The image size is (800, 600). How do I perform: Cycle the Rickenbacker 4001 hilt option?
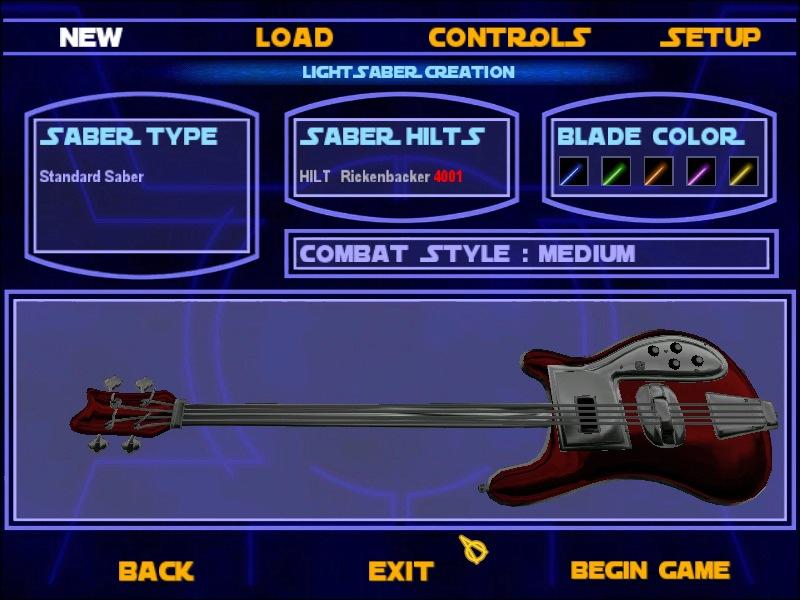point(381,177)
